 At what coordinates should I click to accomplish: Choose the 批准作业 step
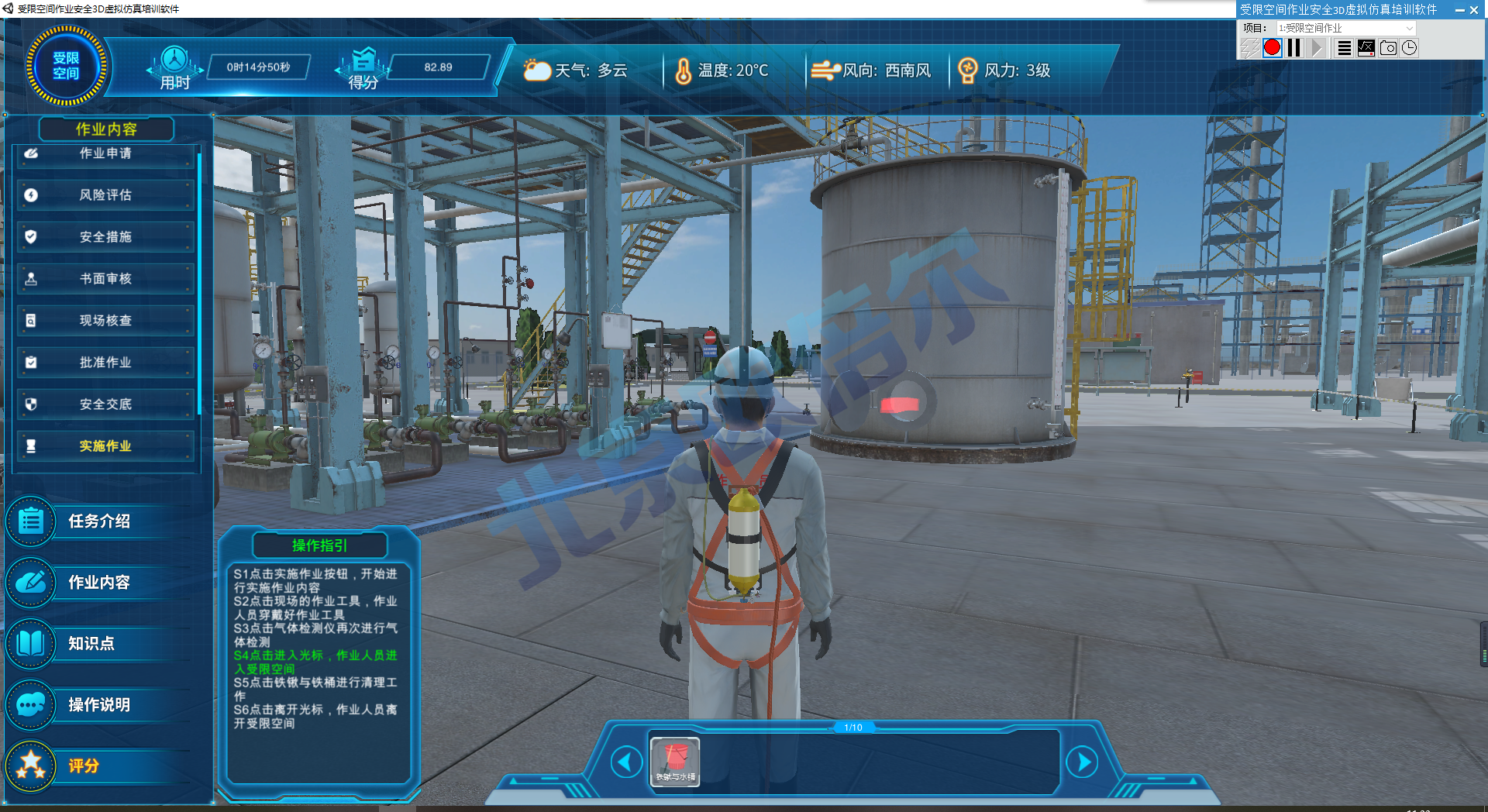pyautogui.click(x=105, y=363)
